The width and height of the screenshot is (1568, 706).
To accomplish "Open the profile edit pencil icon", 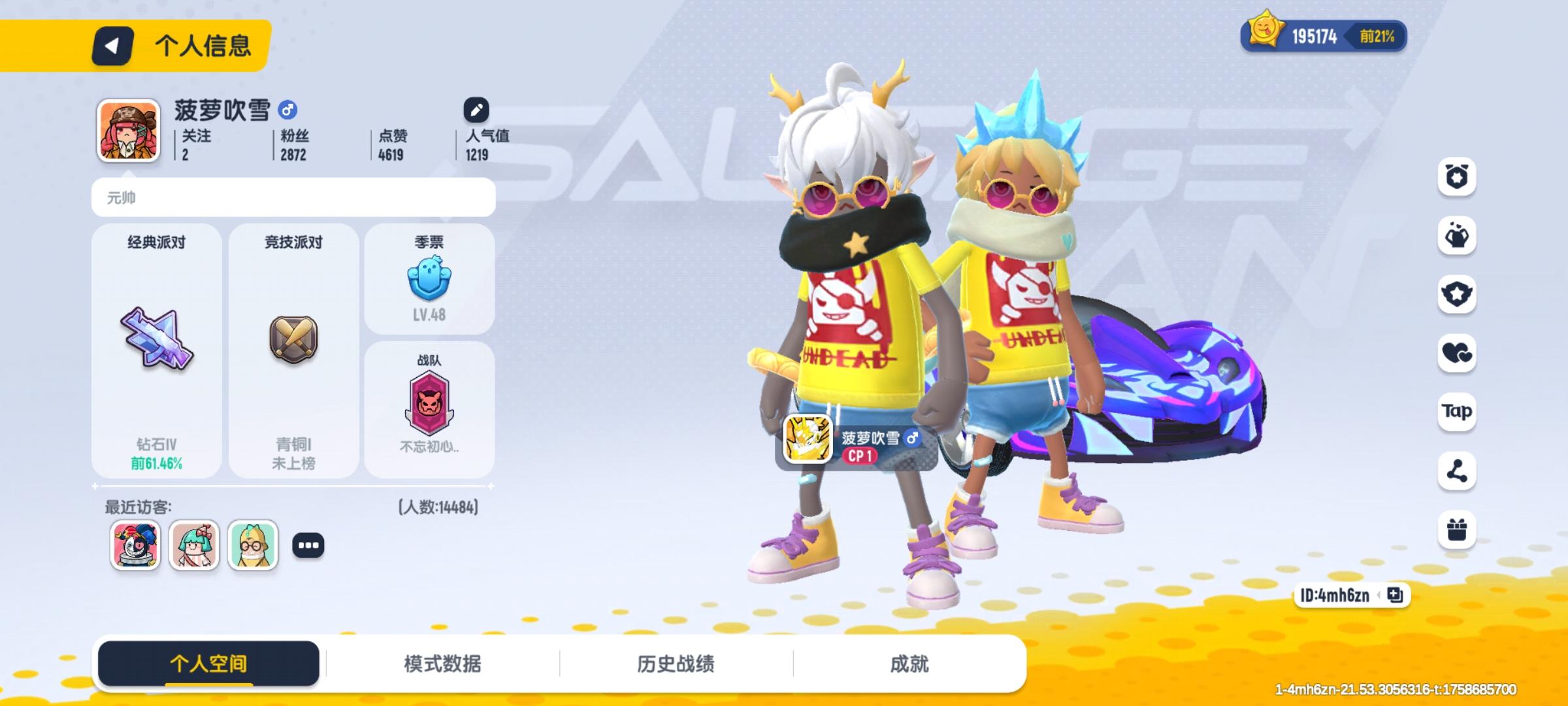I will (x=476, y=109).
